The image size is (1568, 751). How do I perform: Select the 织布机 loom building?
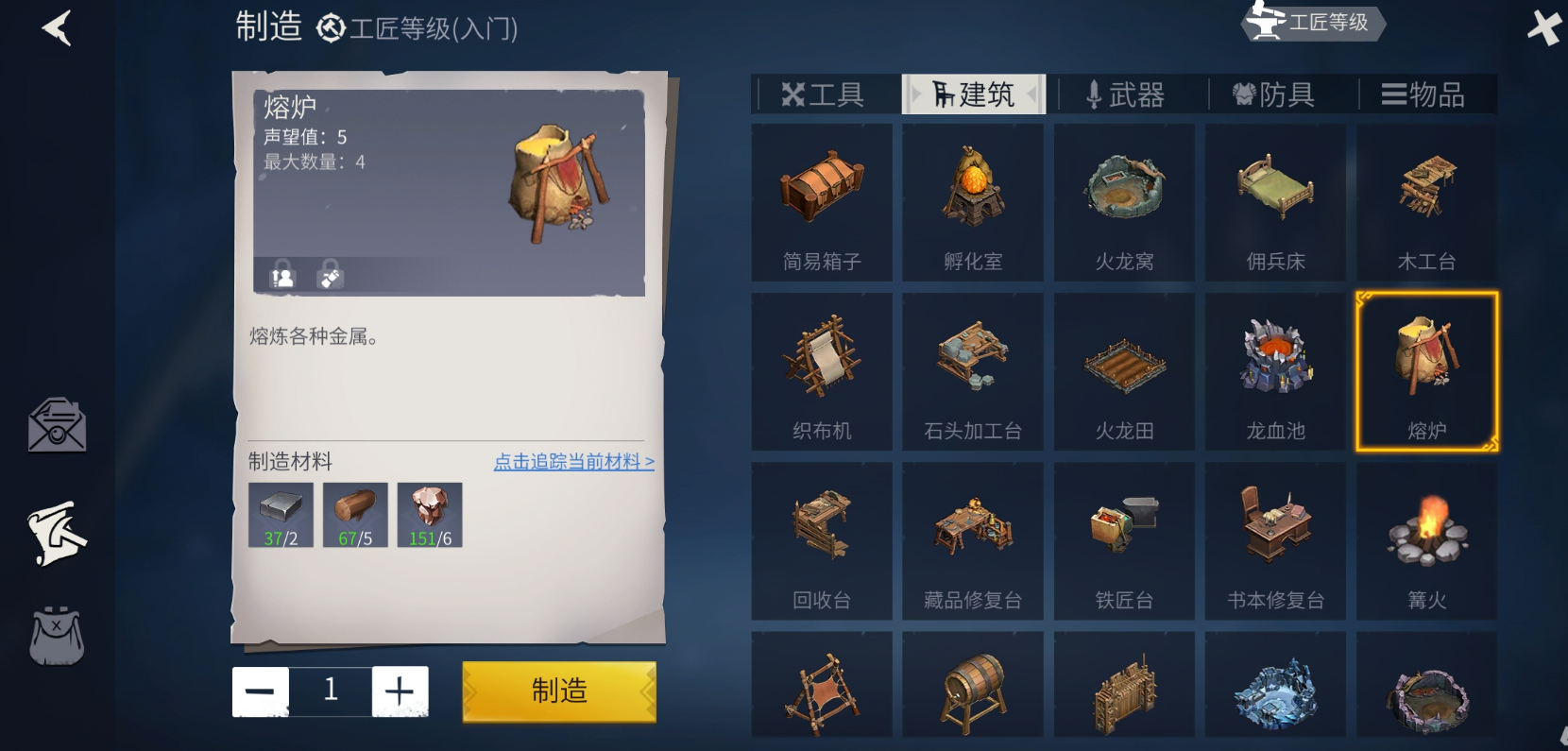click(x=821, y=370)
